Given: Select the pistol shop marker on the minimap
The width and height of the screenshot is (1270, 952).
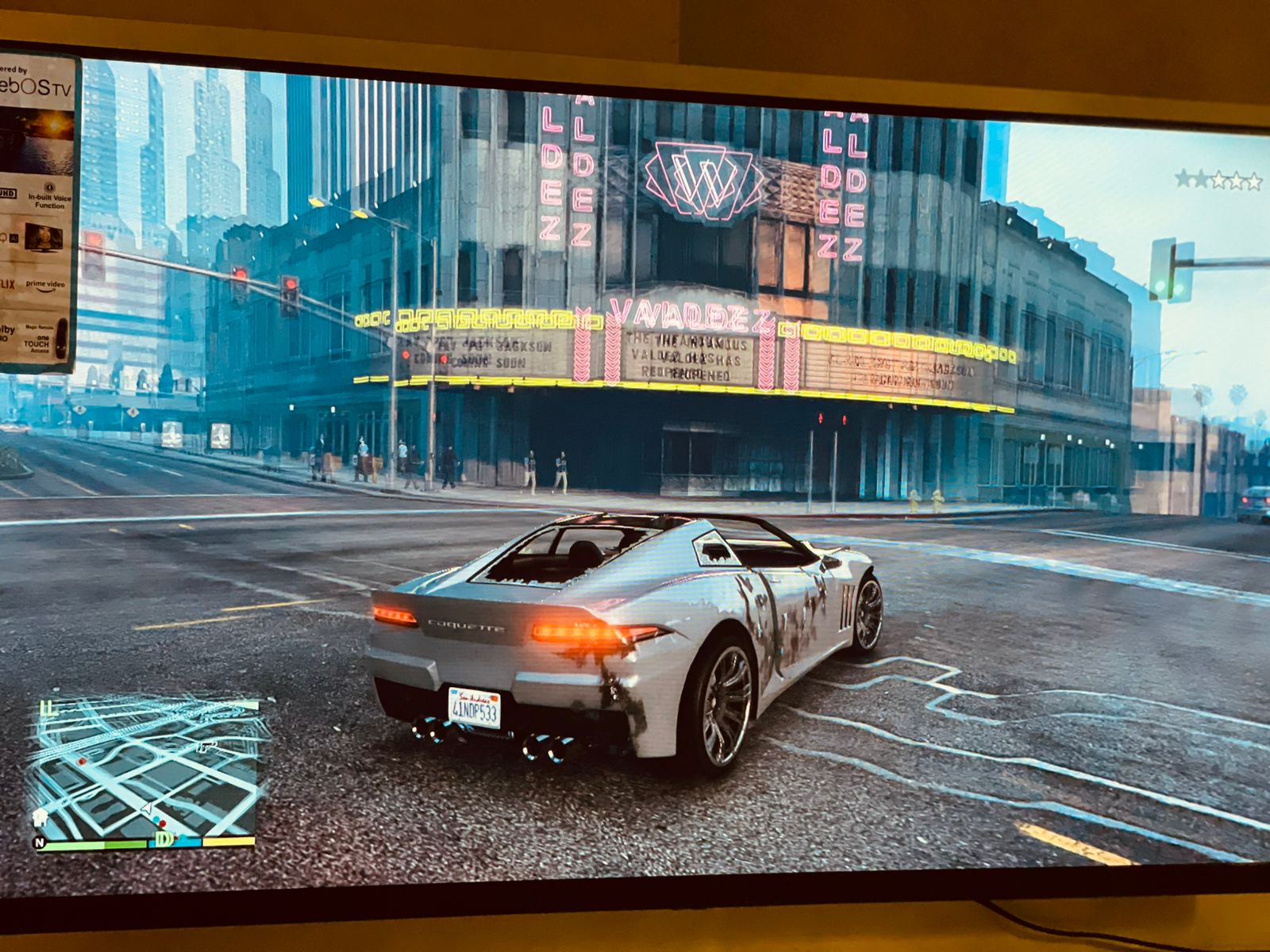Looking at the screenshot, I should (x=208, y=747).
